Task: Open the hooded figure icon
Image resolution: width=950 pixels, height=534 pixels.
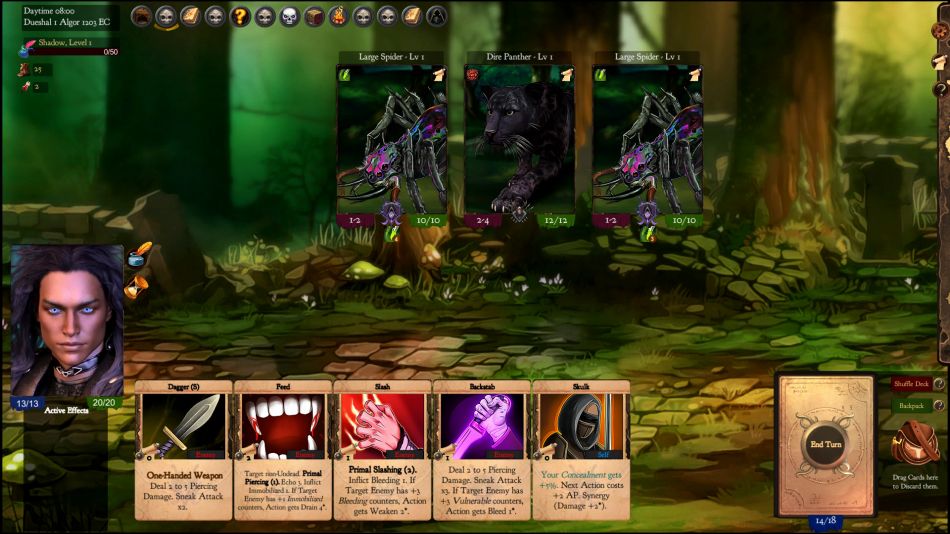Action: (437, 16)
